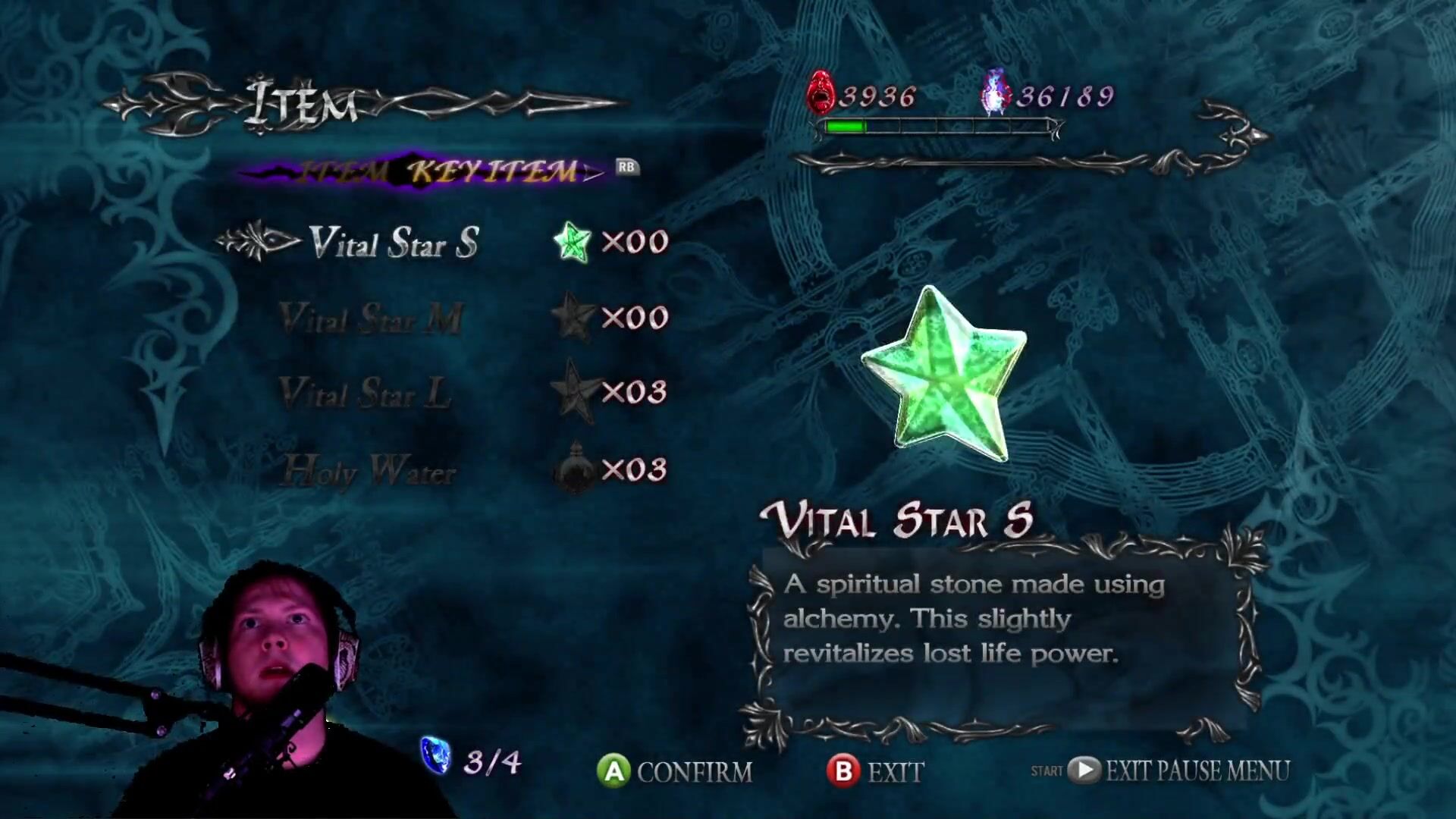This screenshot has height=819, width=1456.
Task: Select the Vital Star S entry
Action: (x=394, y=243)
